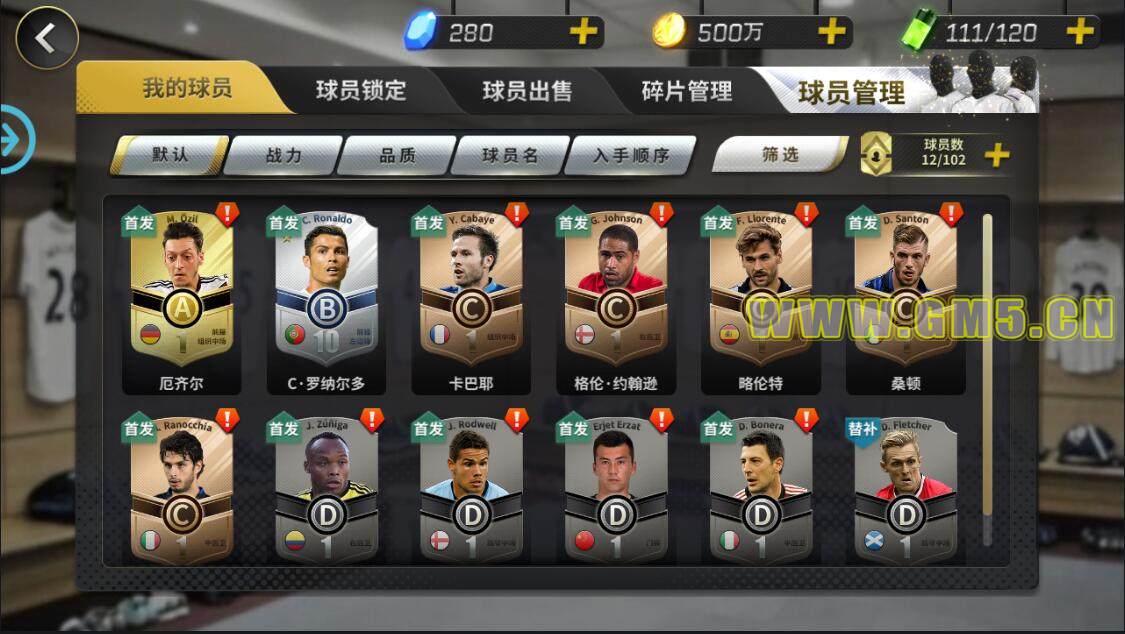This screenshot has width=1125, height=634.
Task: Sort by 球员名
Action: (x=510, y=155)
